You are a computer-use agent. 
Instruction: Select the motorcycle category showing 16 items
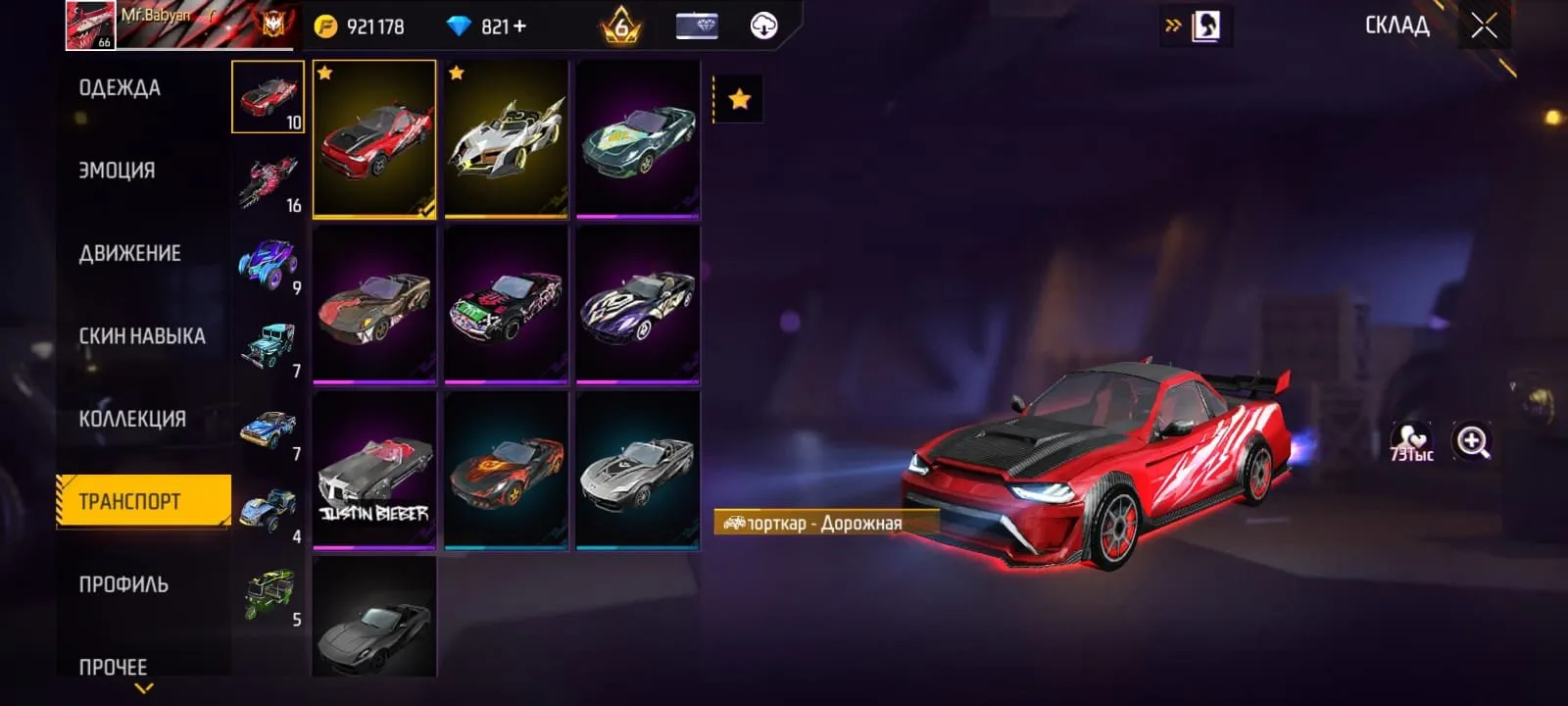269,176
